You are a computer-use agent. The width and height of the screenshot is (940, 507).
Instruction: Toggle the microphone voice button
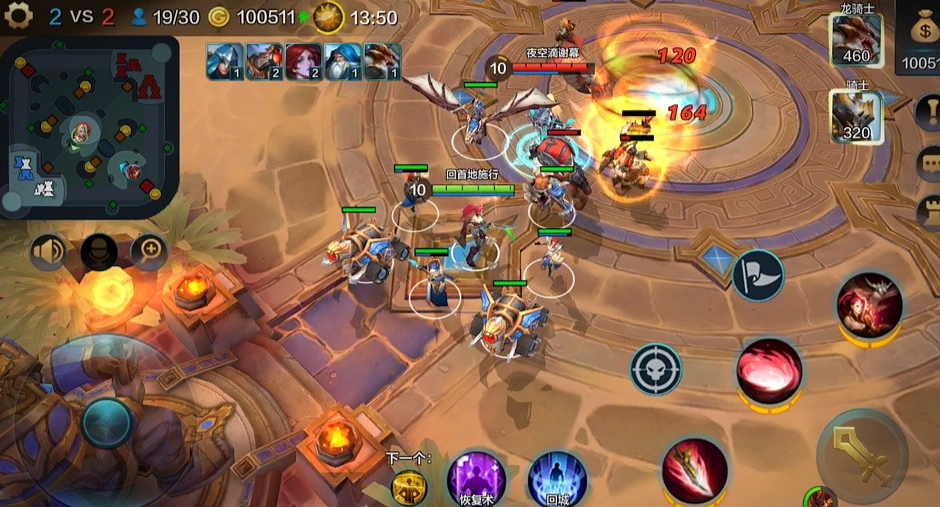[99, 250]
